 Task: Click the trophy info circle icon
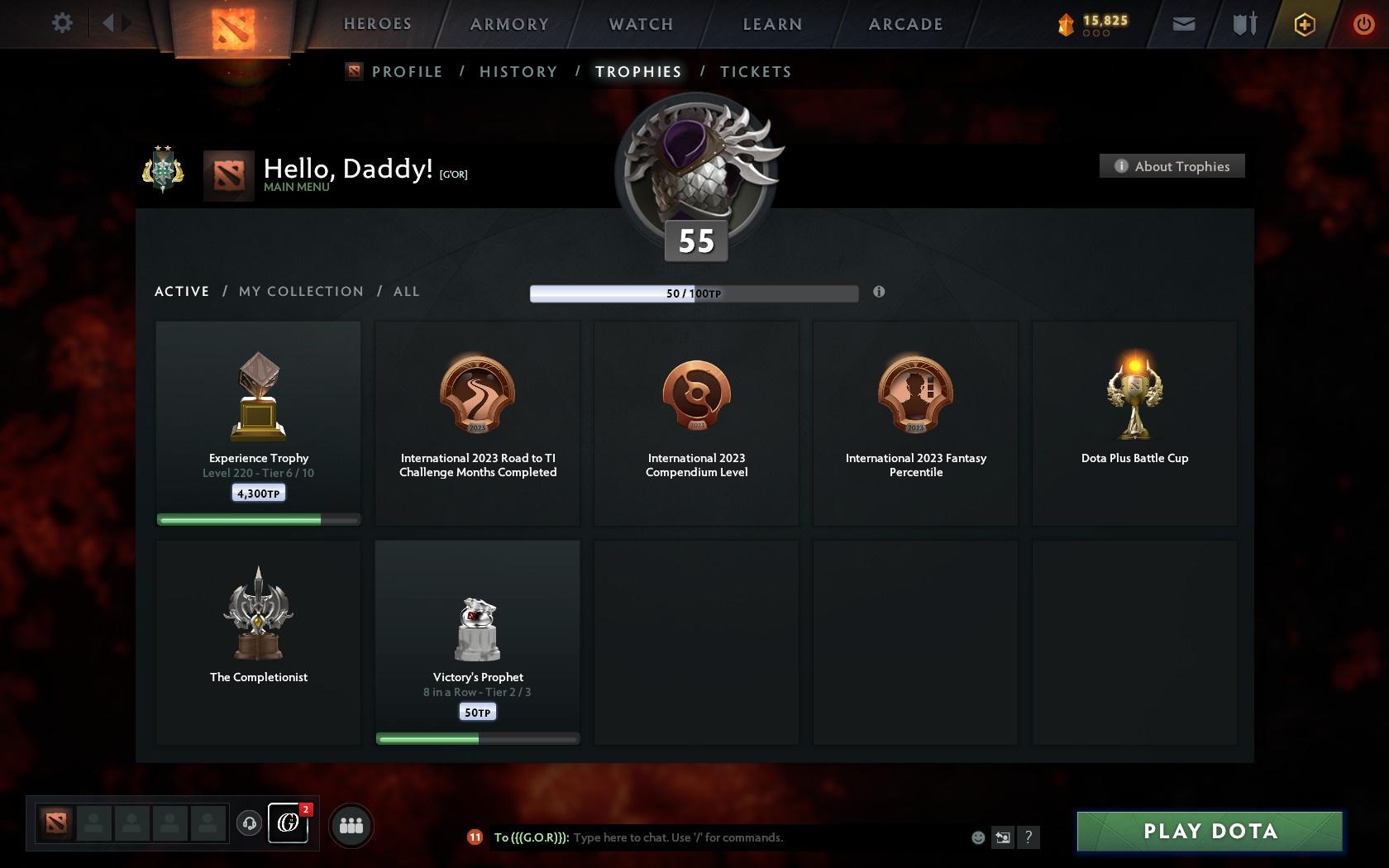tap(879, 292)
